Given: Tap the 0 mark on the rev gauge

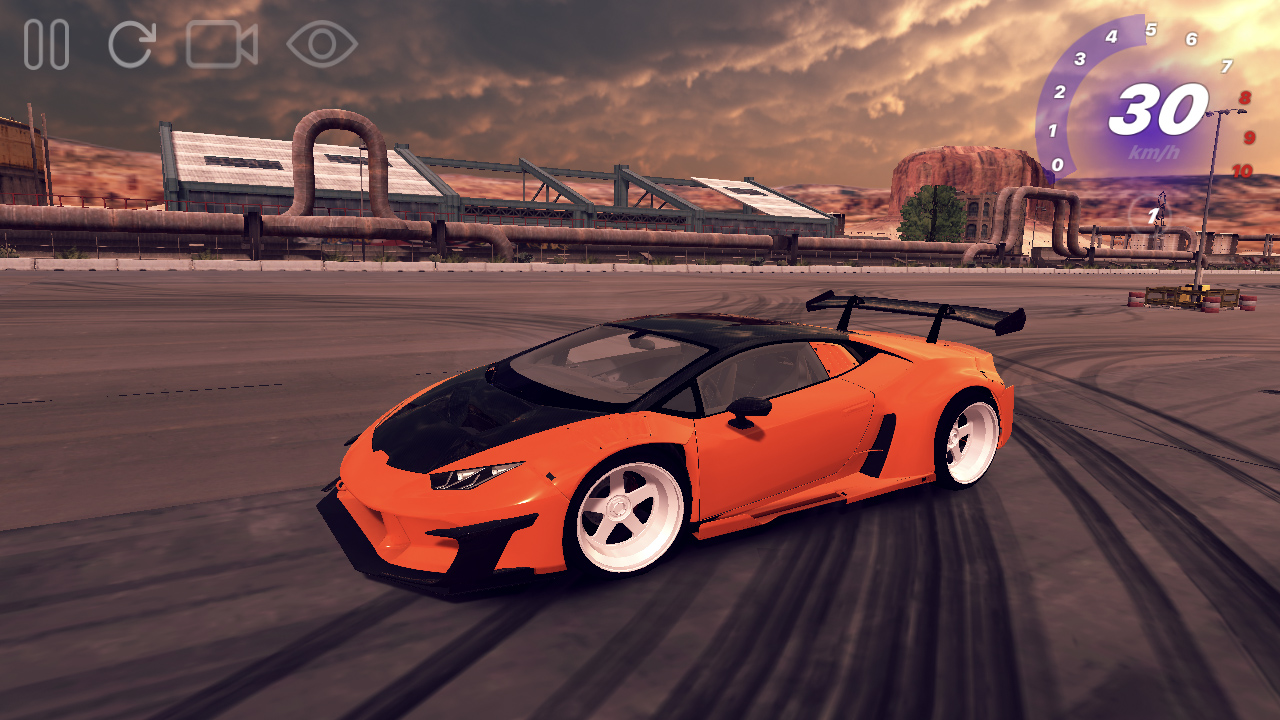Looking at the screenshot, I should click(1057, 164).
